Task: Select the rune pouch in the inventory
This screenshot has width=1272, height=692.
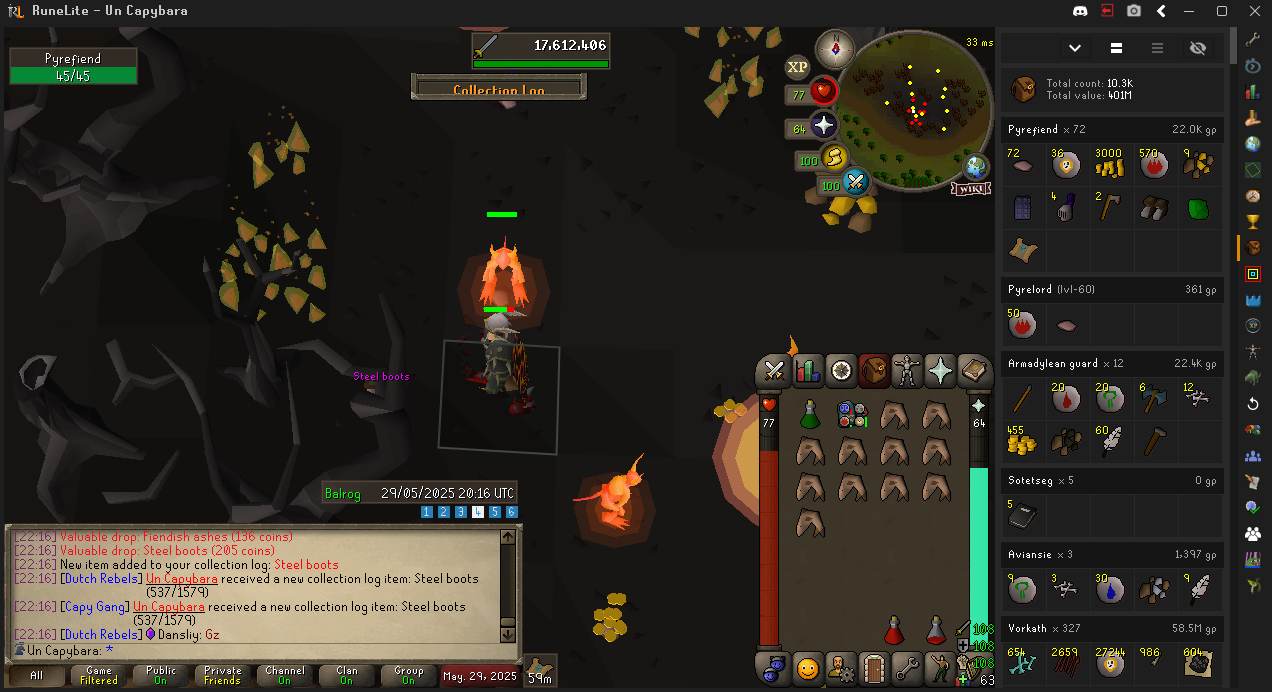Action: (852, 415)
